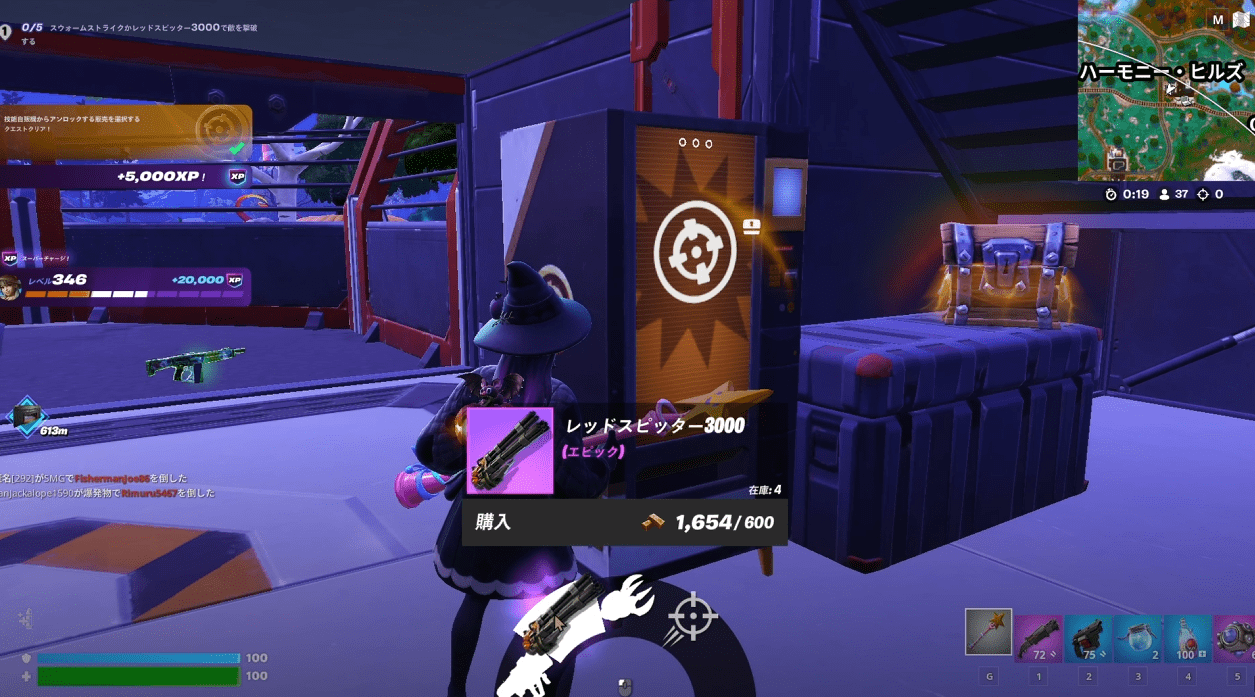Open the level 346 player portrait
This screenshot has height=697, width=1255.
(12, 287)
